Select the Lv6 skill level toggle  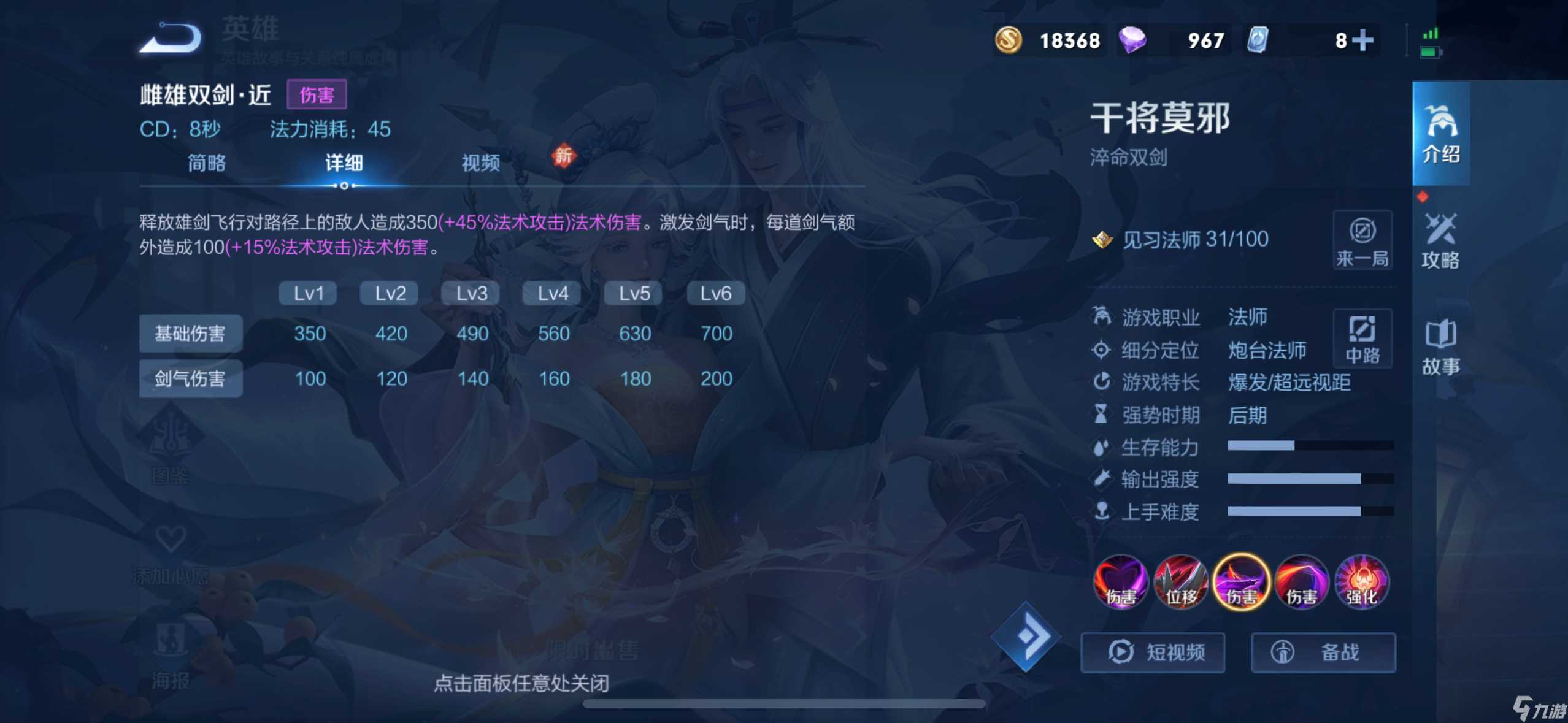(x=715, y=293)
